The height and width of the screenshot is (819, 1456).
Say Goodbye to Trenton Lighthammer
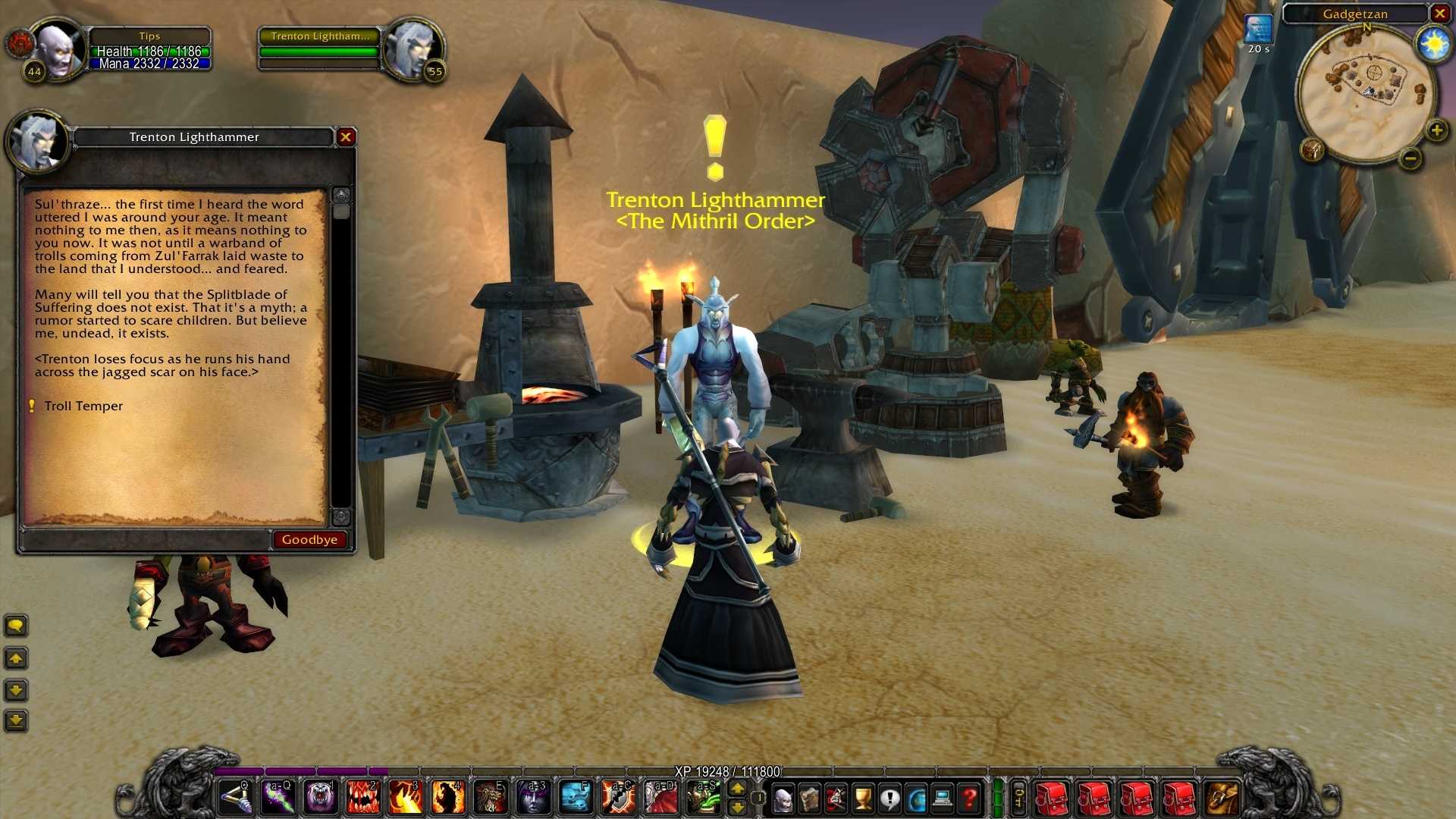click(309, 540)
